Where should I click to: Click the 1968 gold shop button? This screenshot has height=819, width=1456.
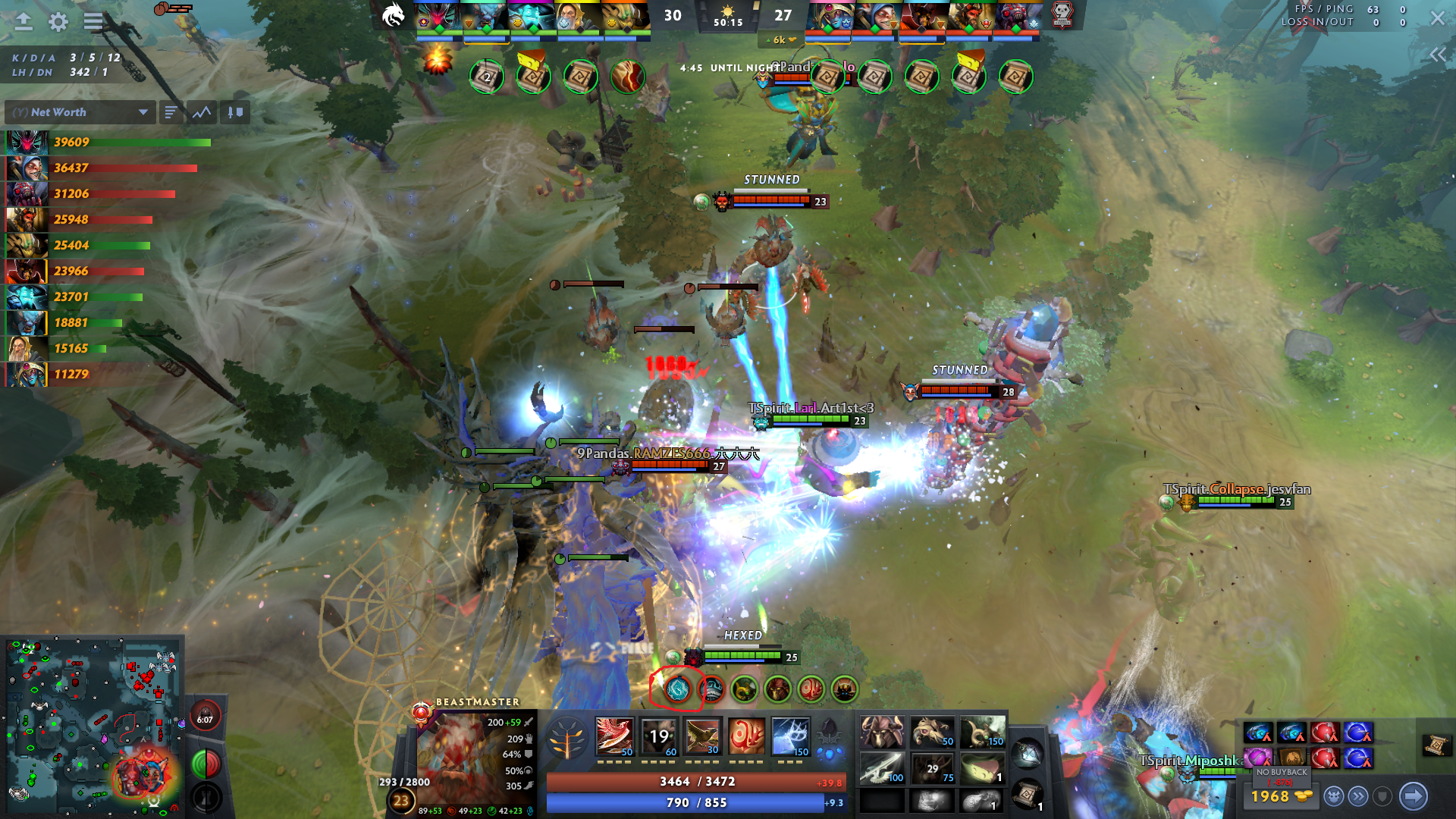[x=1280, y=796]
